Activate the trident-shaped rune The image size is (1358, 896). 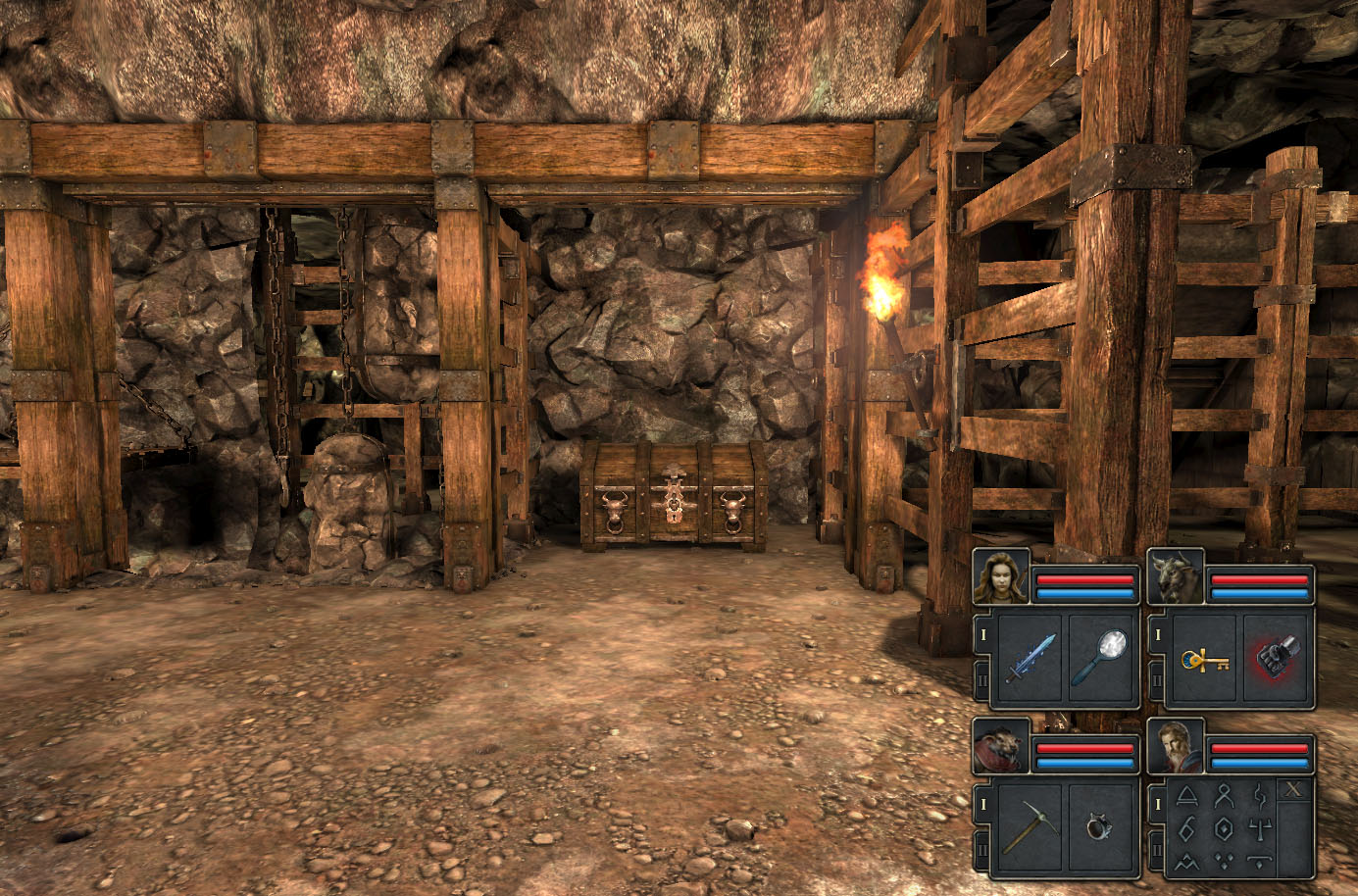[1260, 829]
